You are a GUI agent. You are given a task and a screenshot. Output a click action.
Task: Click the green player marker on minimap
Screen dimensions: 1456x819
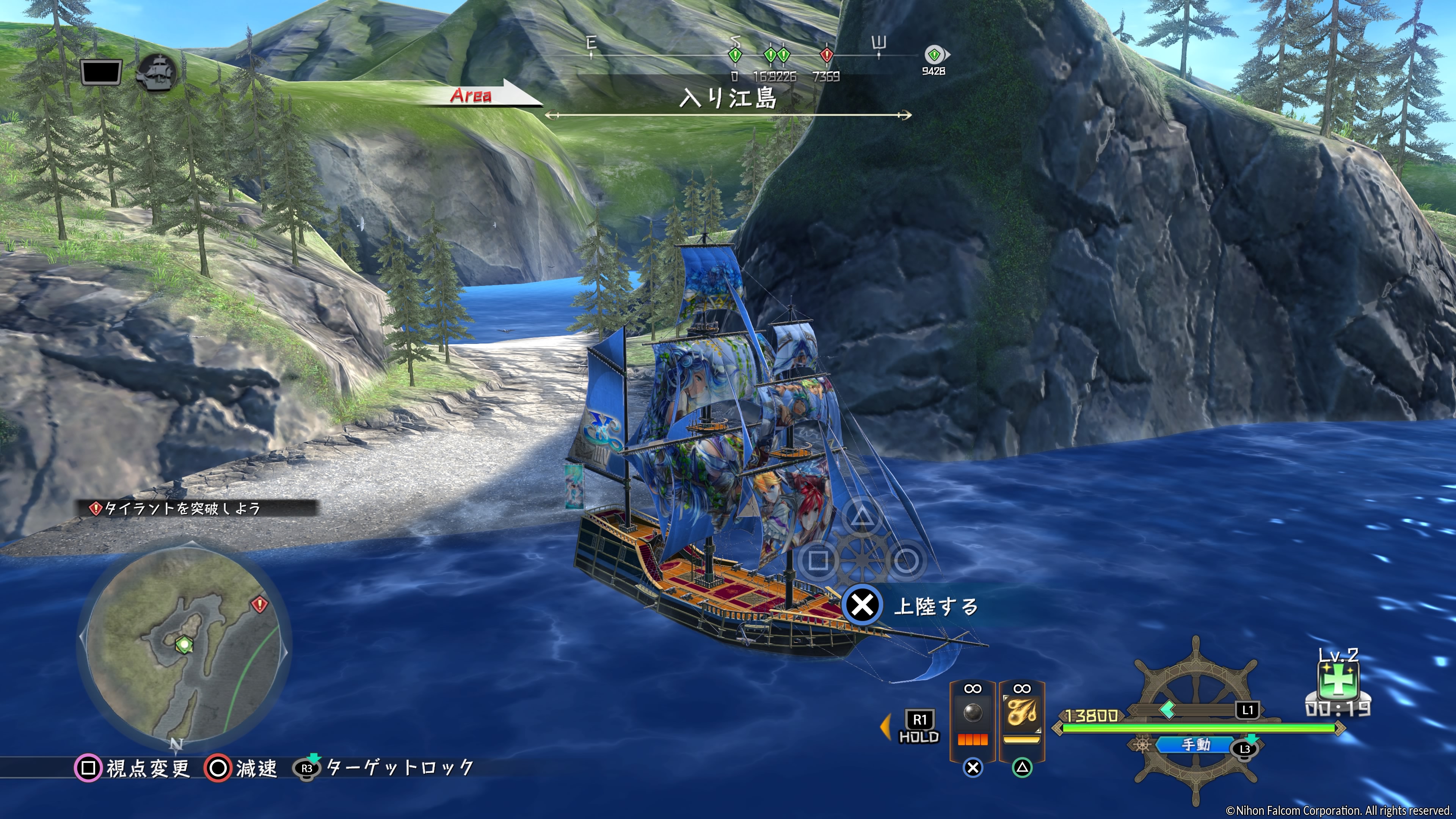[x=184, y=644]
